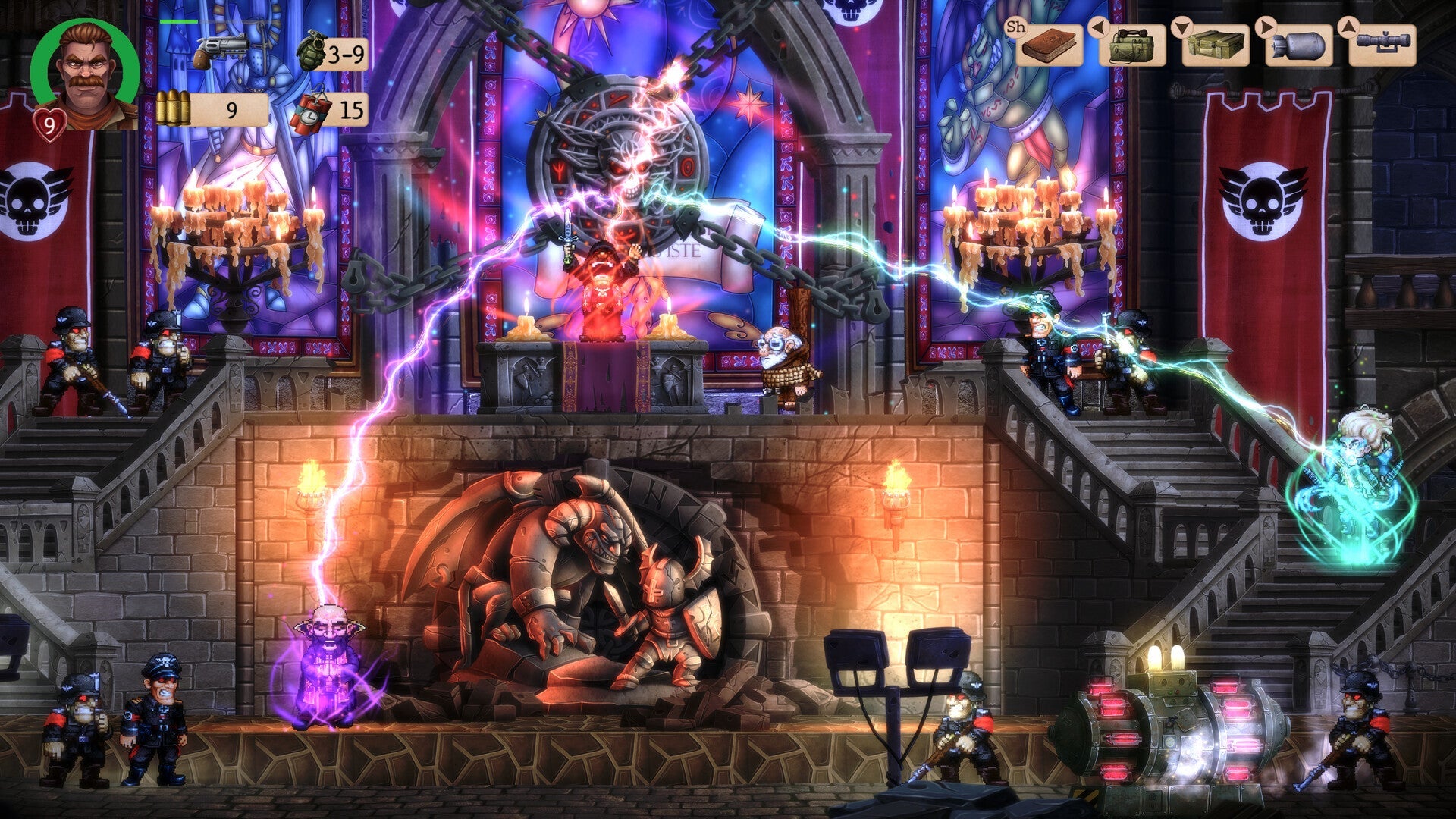The height and width of the screenshot is (819, 1456).
Task: Click the up-arrow badge on the scope slot
Action: pos(1349,27)
